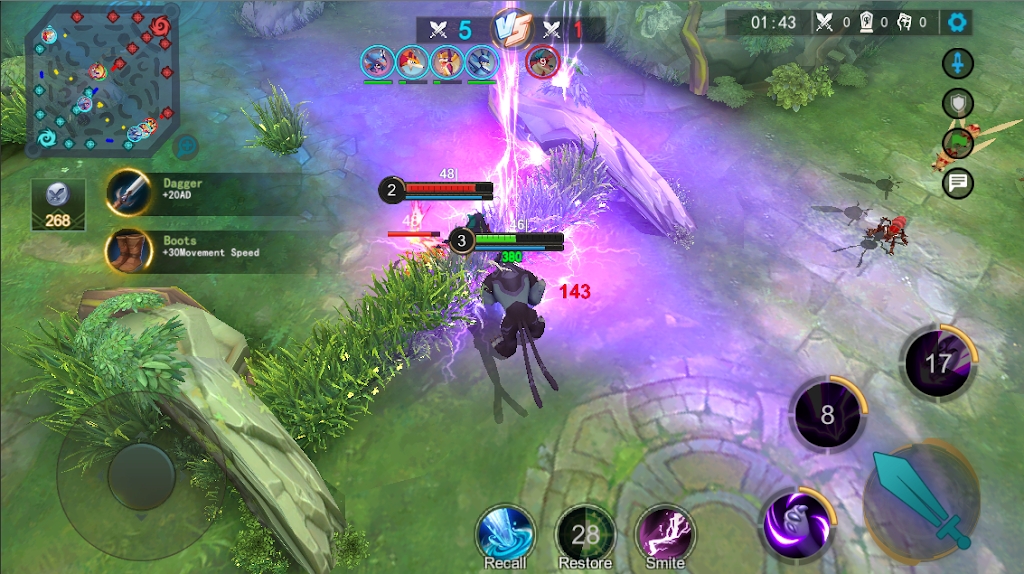Select the skill on 8-second cooldown
The image size is (1024, 574).
point(827,412)
